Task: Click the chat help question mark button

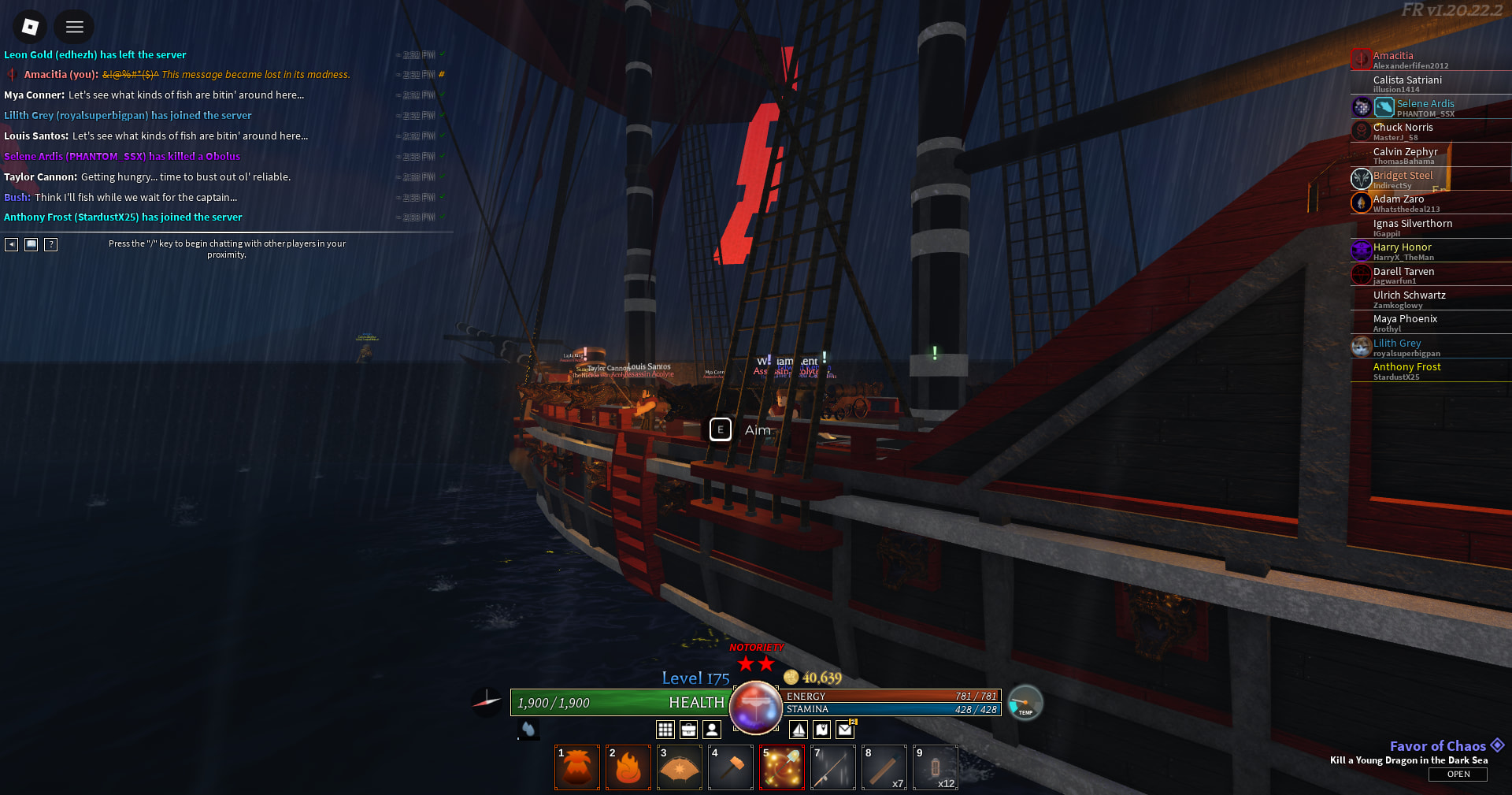Action: (x=51, y=244)
